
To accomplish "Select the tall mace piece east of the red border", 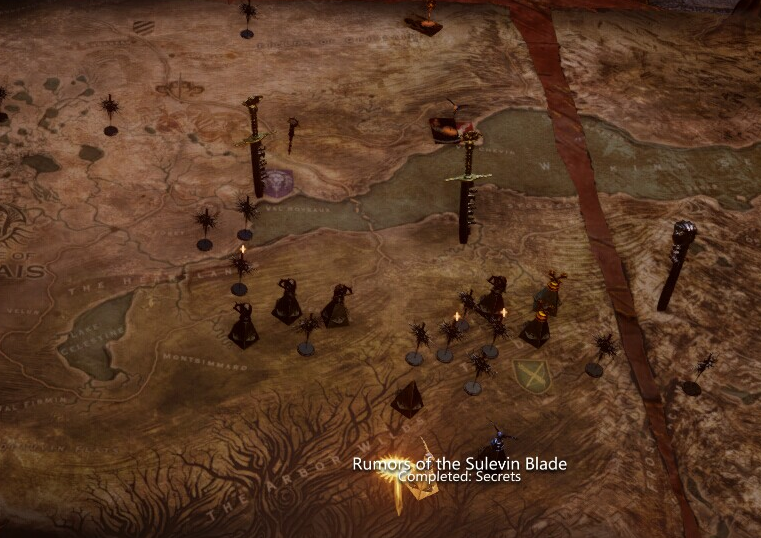I will click(677, 263).
